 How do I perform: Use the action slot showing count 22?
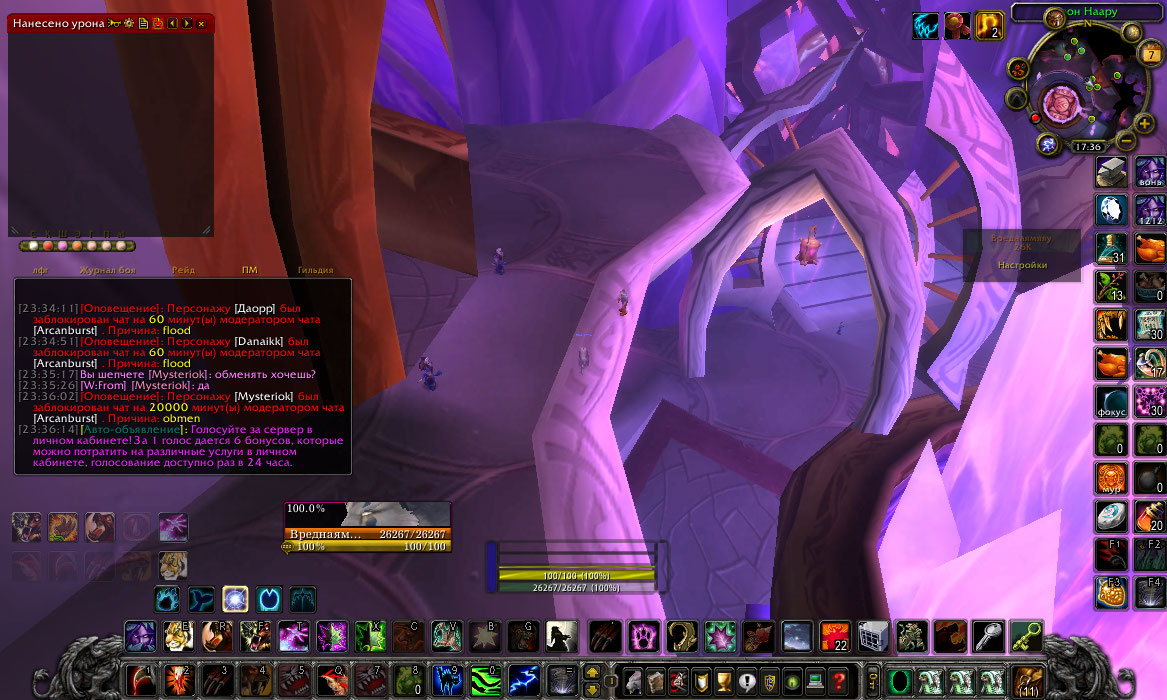coord(835,635)
